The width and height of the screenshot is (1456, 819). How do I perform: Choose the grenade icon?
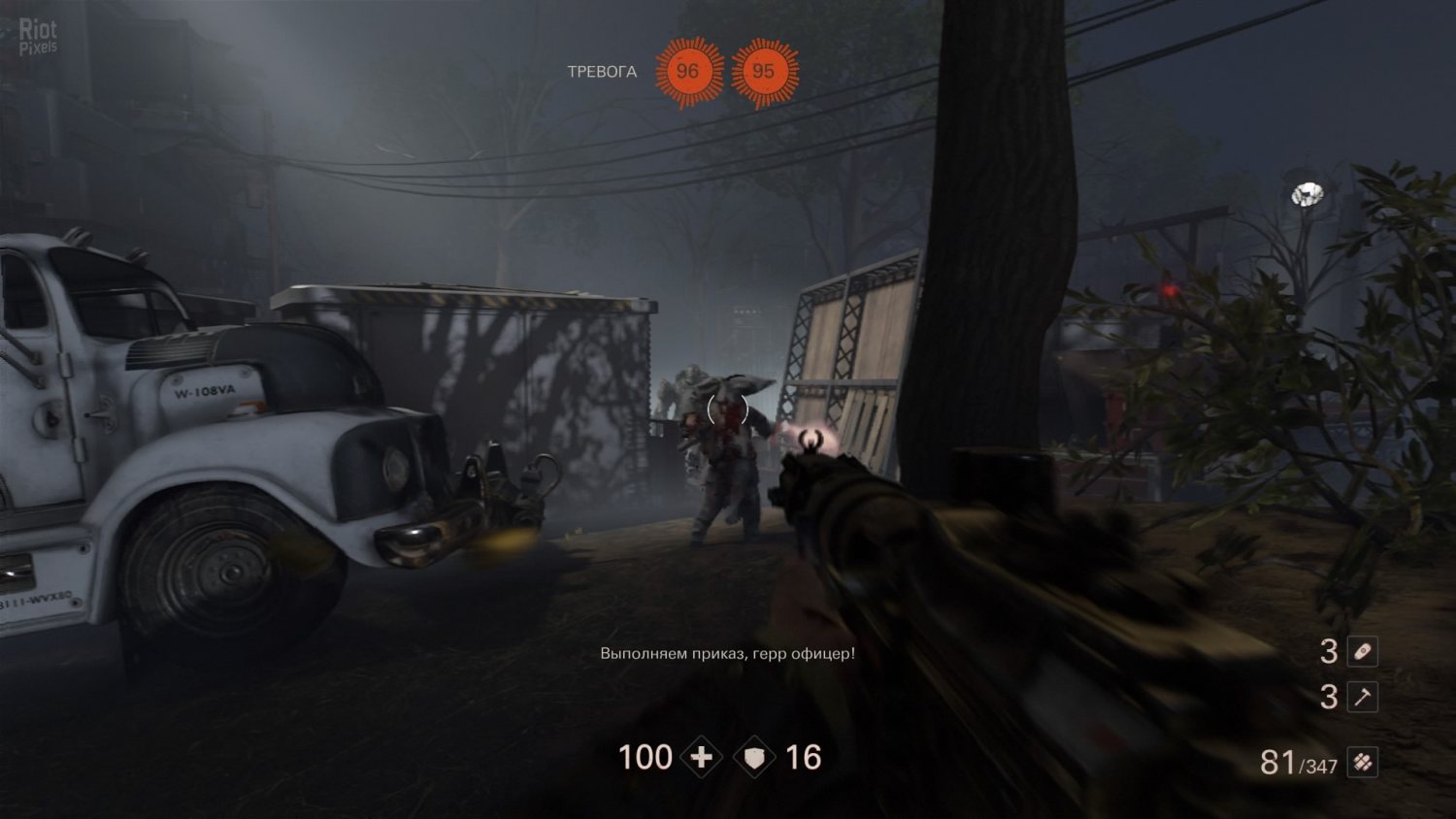1363,651
